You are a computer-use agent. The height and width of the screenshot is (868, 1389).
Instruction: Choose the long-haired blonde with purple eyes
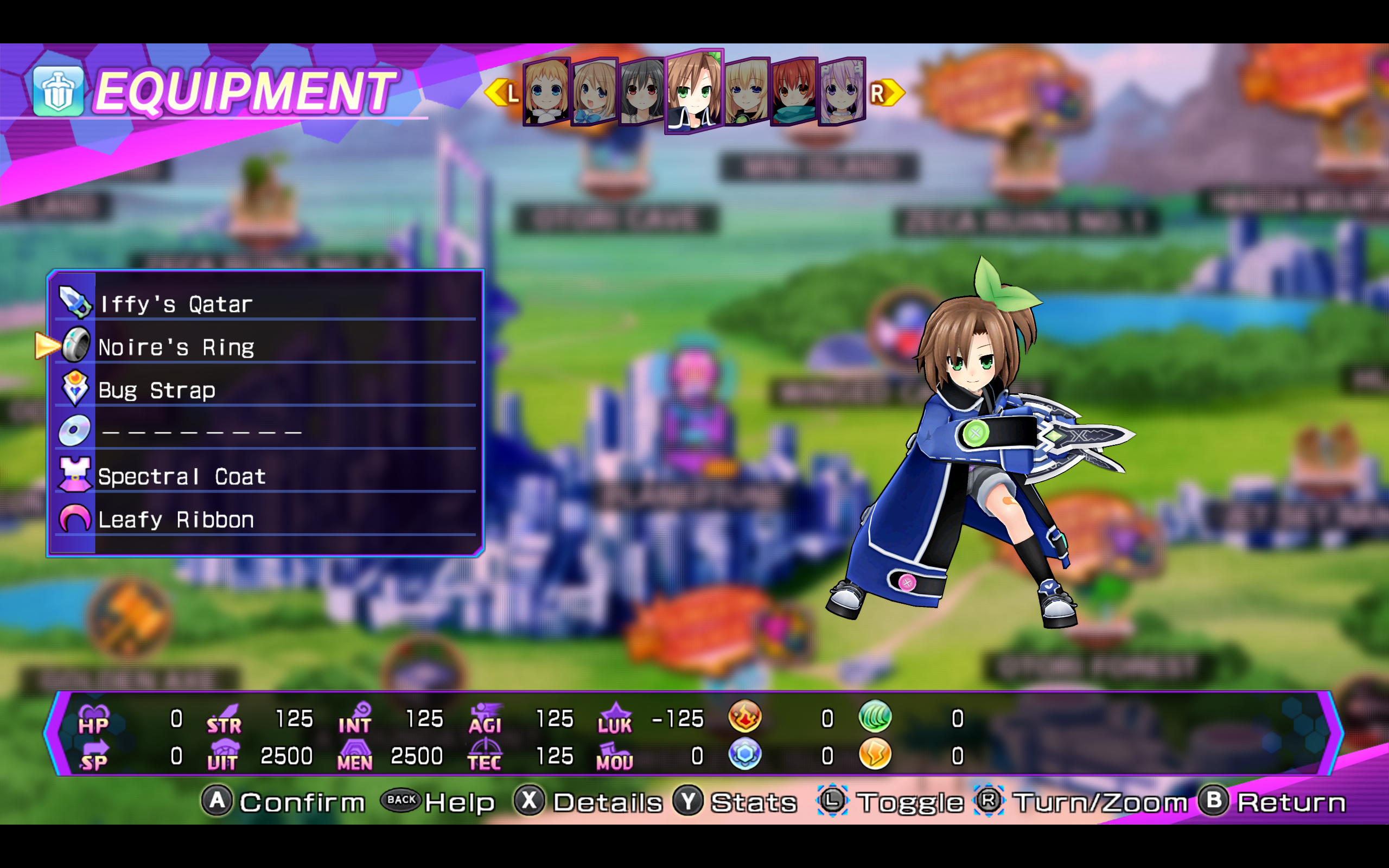point(747,92)
